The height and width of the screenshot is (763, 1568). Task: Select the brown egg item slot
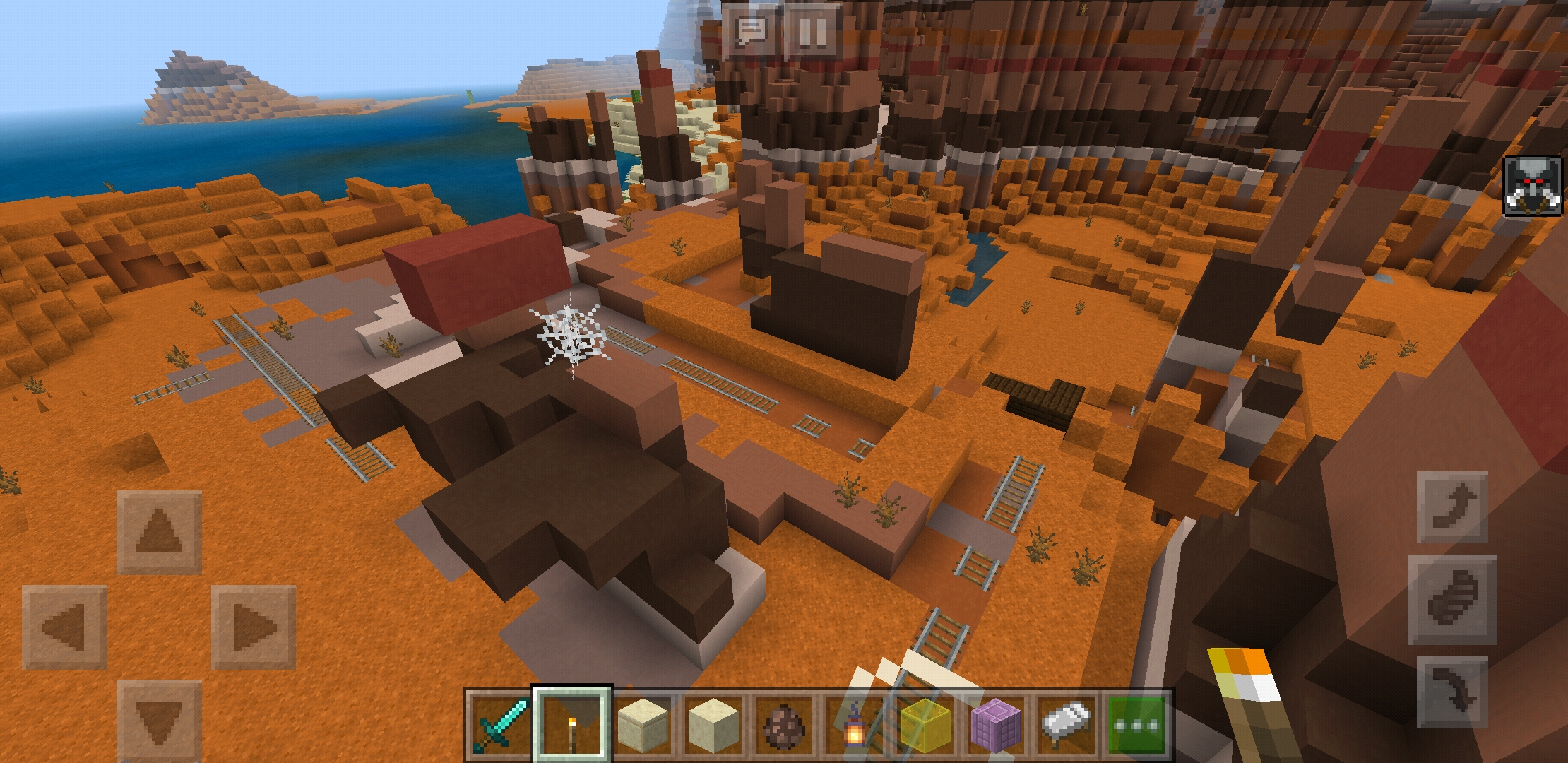click(x=784, y=722)
